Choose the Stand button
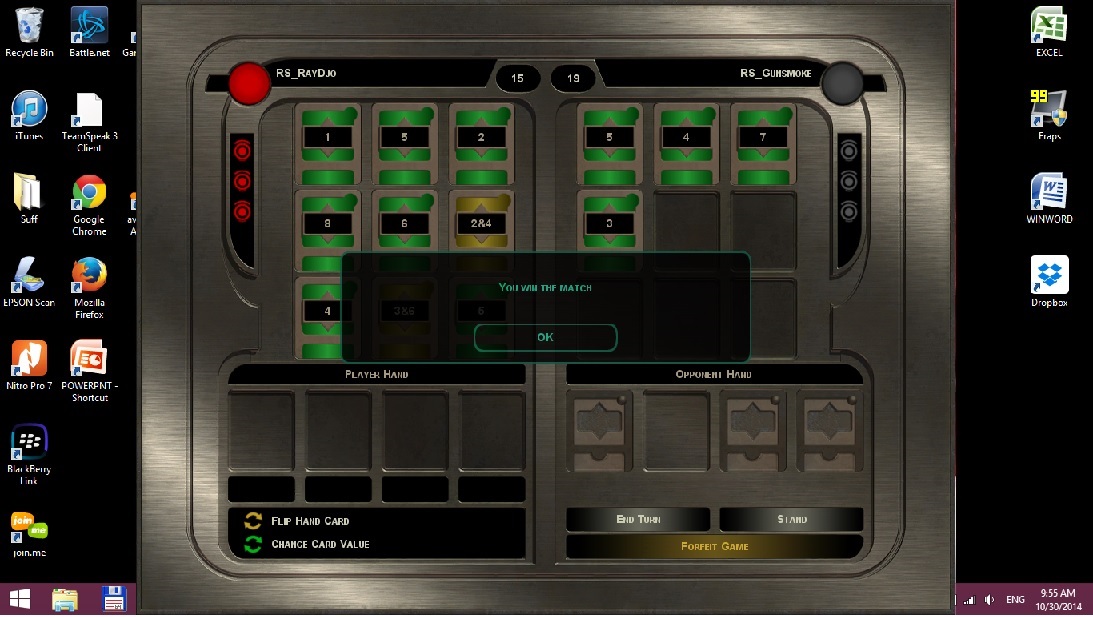 tap(791, 520)
